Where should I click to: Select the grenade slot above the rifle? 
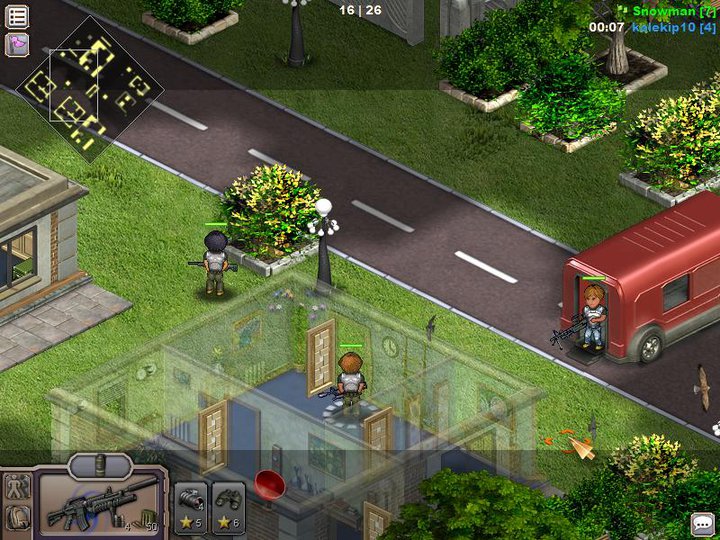tap(100, 464)
